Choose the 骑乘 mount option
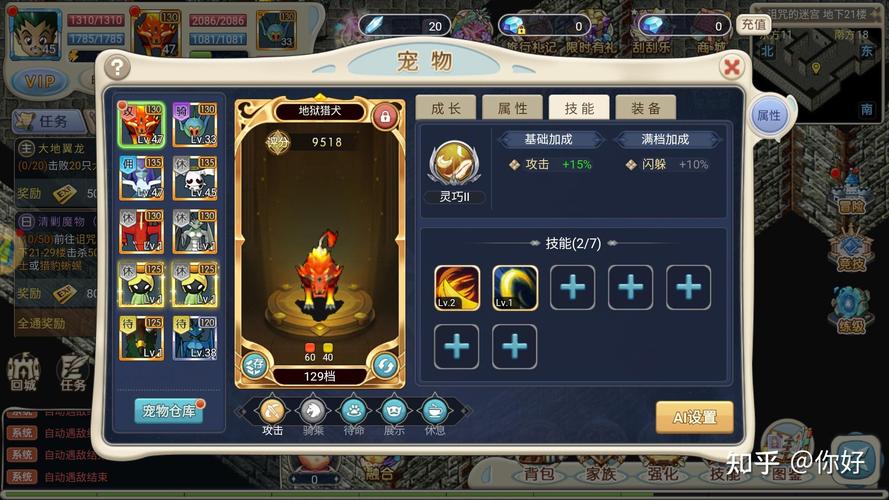 point(312,410)
